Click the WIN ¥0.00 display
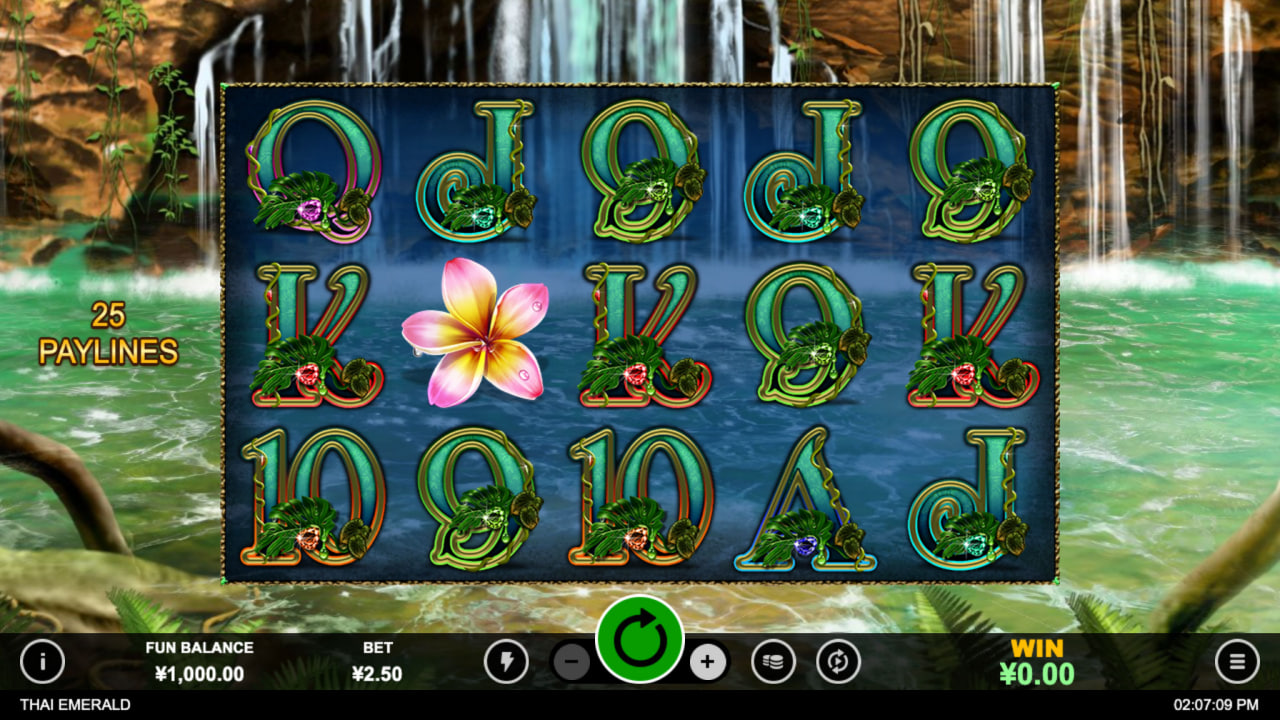 coord(1037,660)
